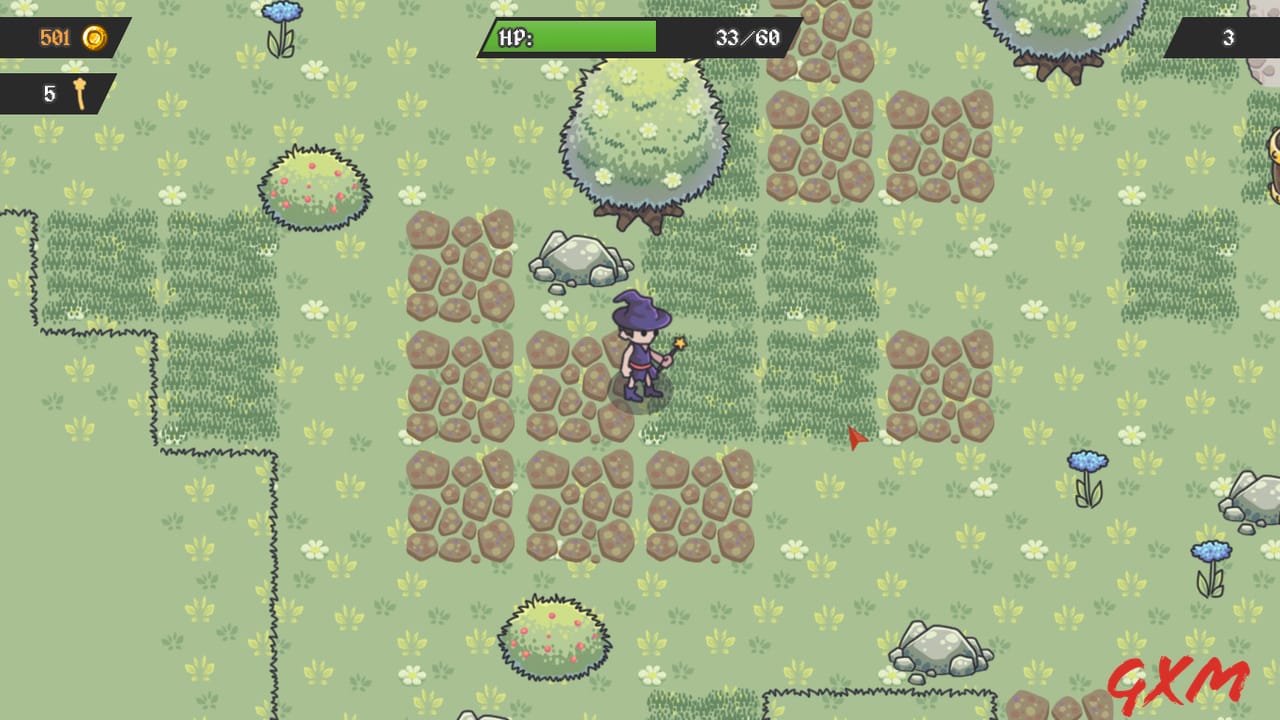This screenshot has height=720, width=1280.
Task: Click the counter showing 3 in top right
Action: (x=1230, y=38)
